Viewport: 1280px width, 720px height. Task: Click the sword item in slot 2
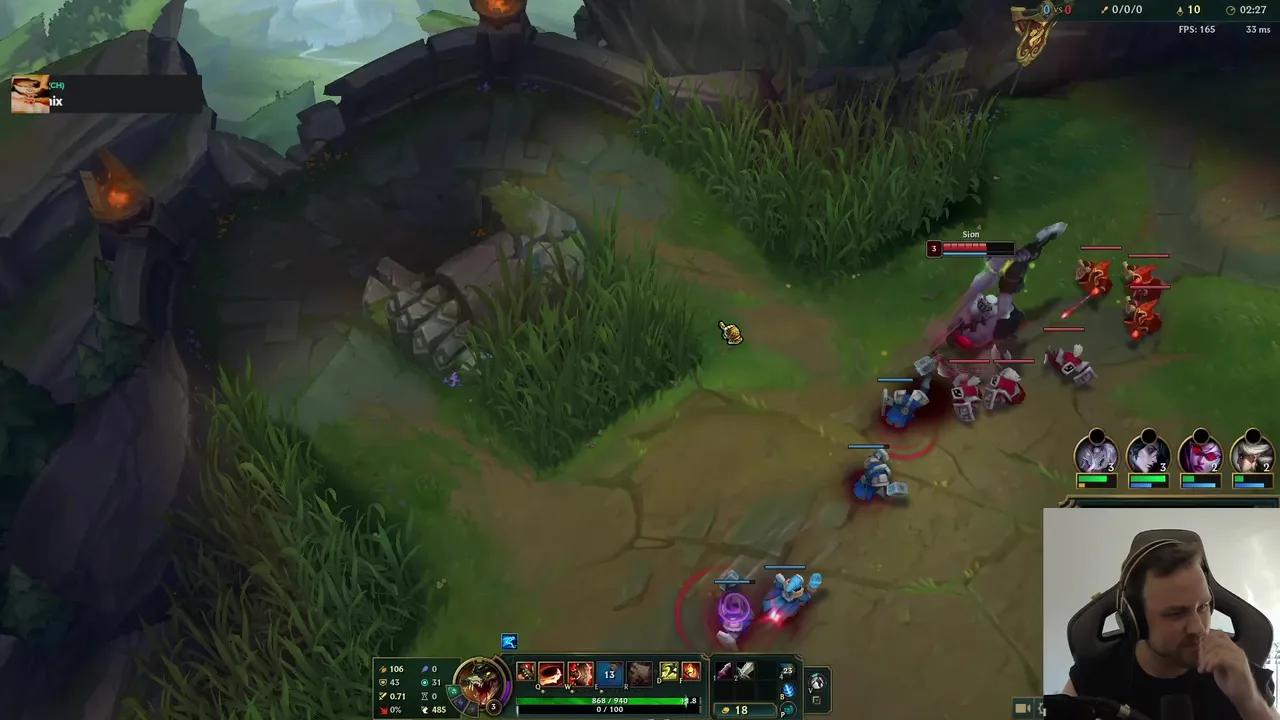pyautogui.click(x=747, y=672)
